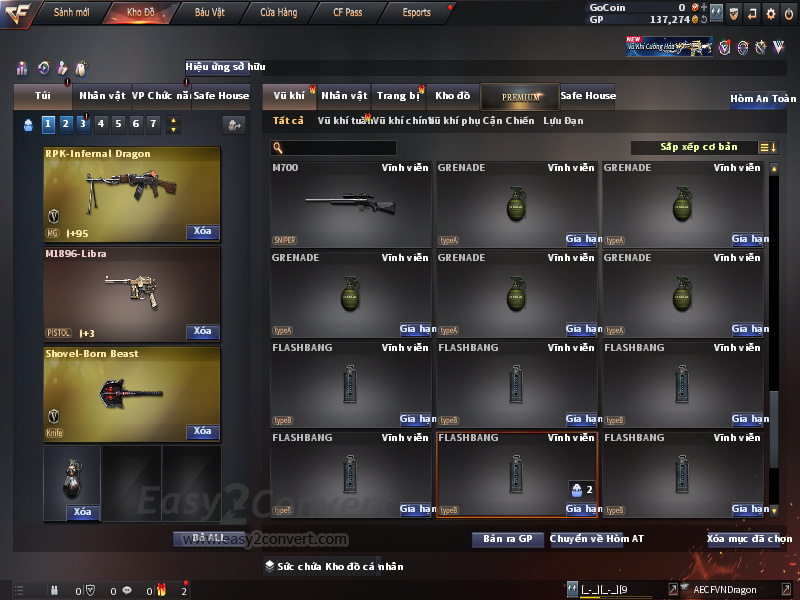Click Xóa mục đã chọn button

749,539
